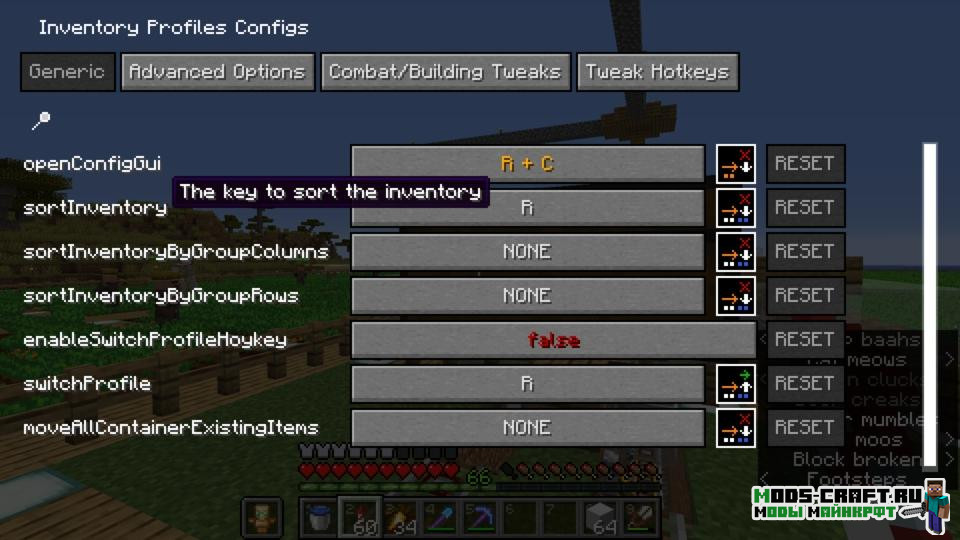Reset the sortInventoryByGroupColumns setting
The width and height of the screenshot is (960, 540).
click(805, 252)
